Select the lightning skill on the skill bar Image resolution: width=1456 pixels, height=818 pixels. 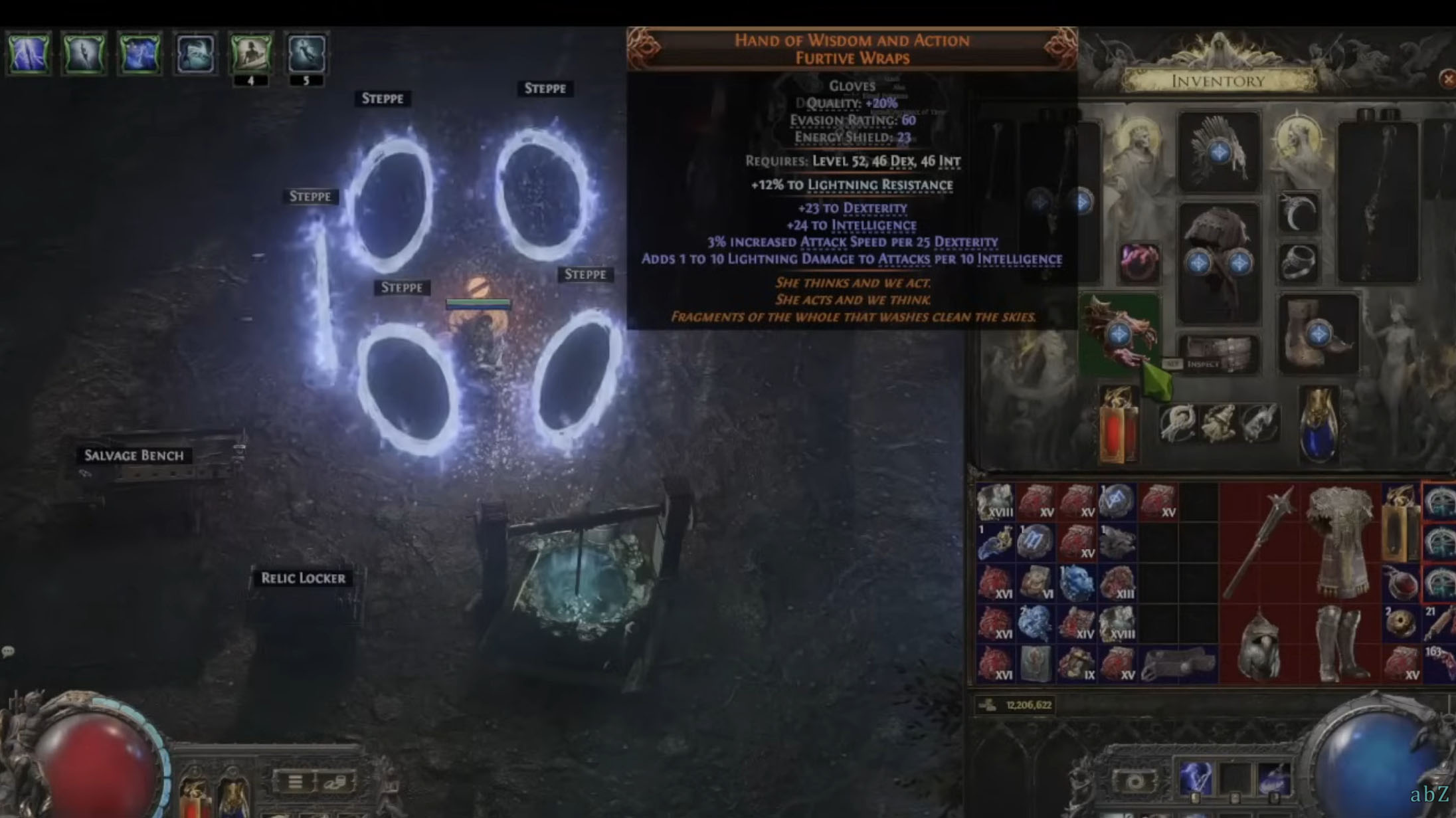click(x=1195, y=777)
